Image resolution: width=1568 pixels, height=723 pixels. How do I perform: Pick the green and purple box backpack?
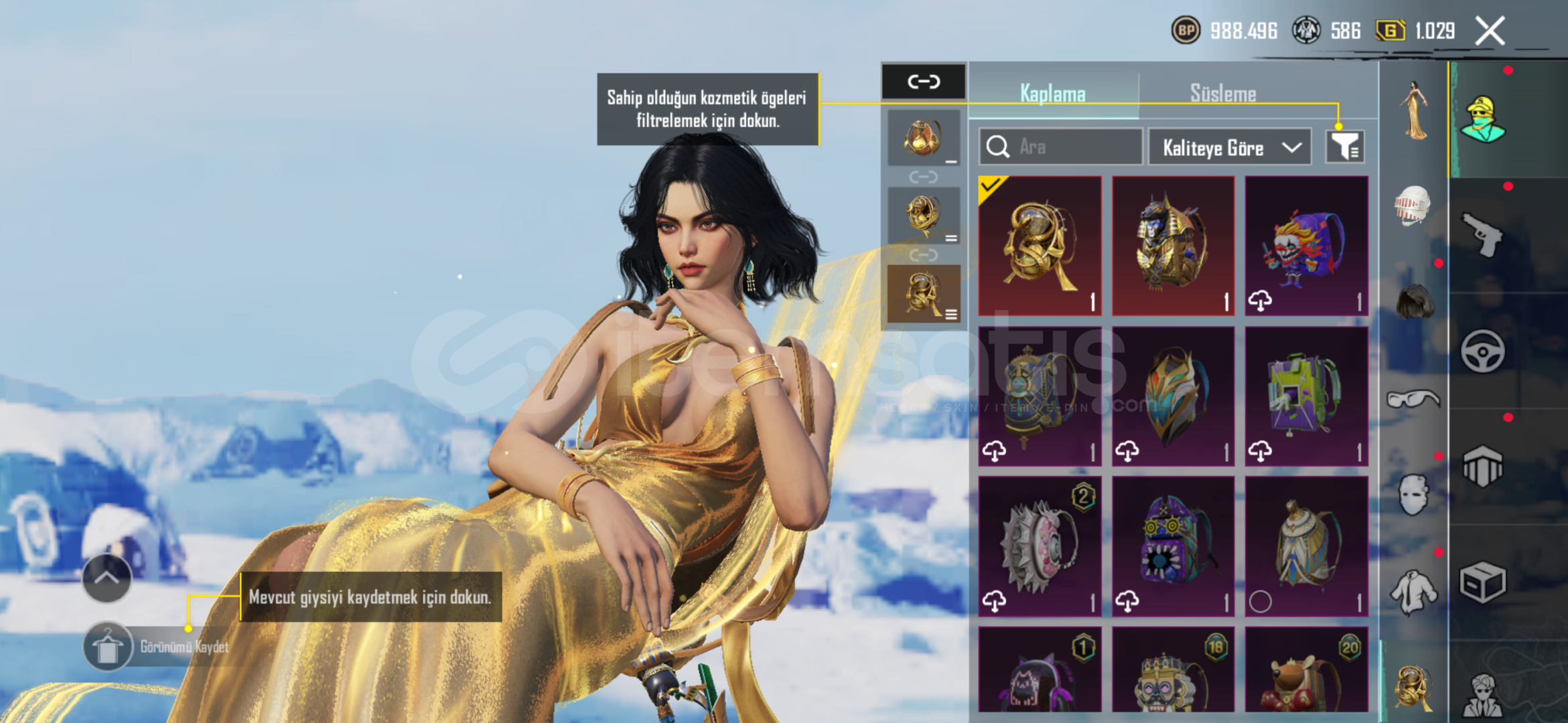(1306, 396)
